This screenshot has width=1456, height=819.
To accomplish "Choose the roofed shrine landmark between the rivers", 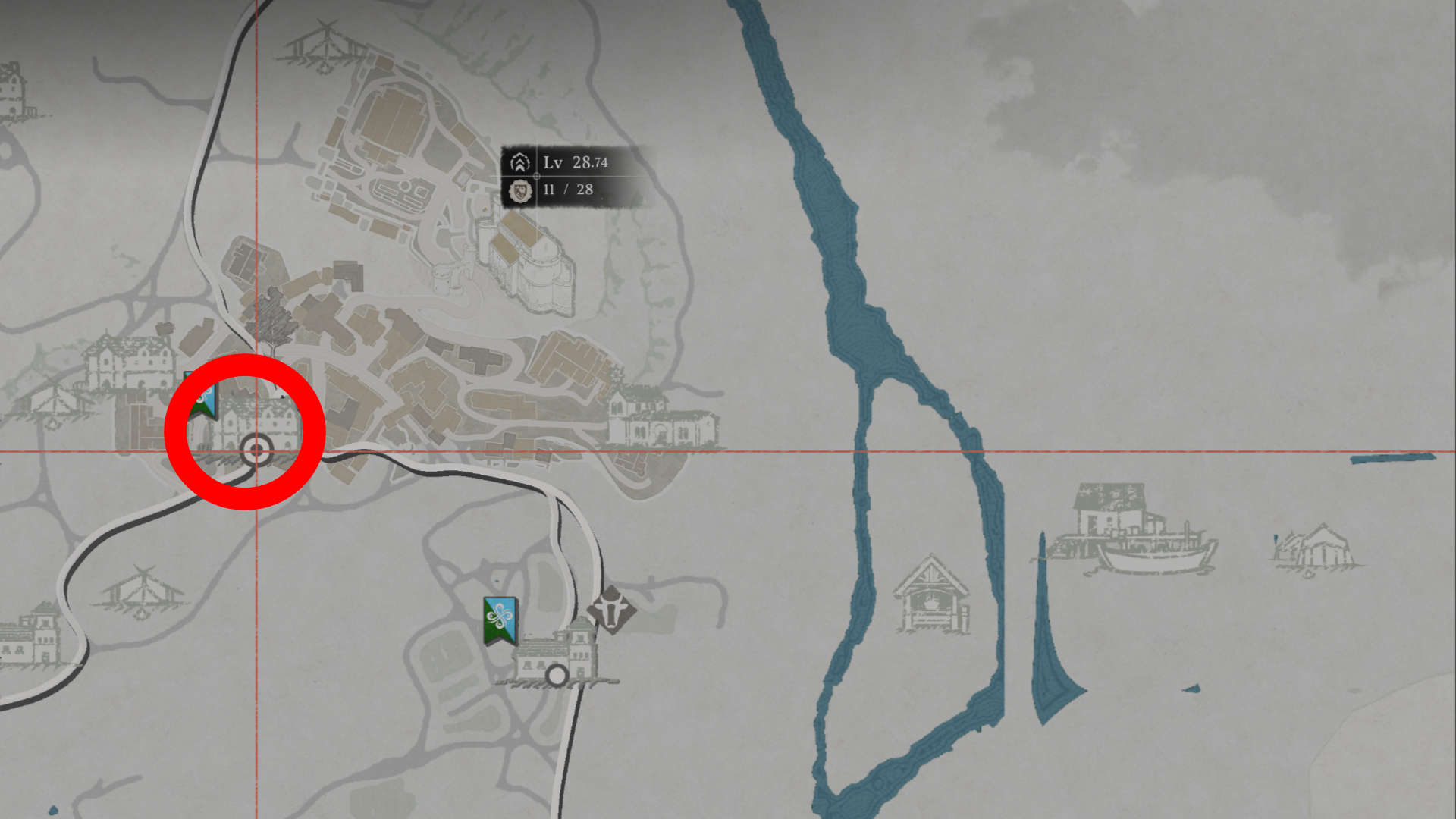I will point(931,596).
